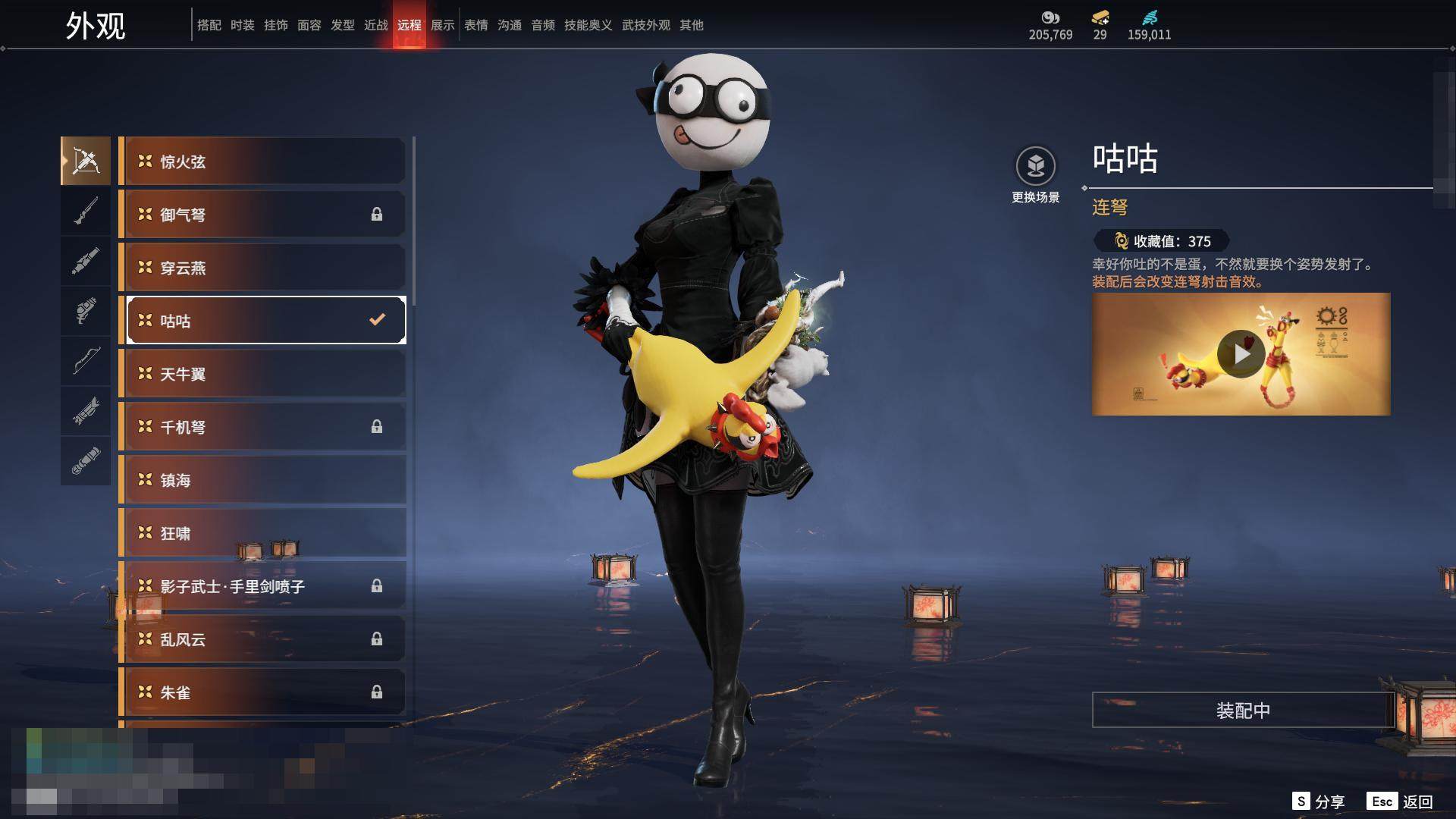This screenshot has height=819, width=1456.
Task: Switch to the 时装 tab
Action: click(x=243, y=25)
